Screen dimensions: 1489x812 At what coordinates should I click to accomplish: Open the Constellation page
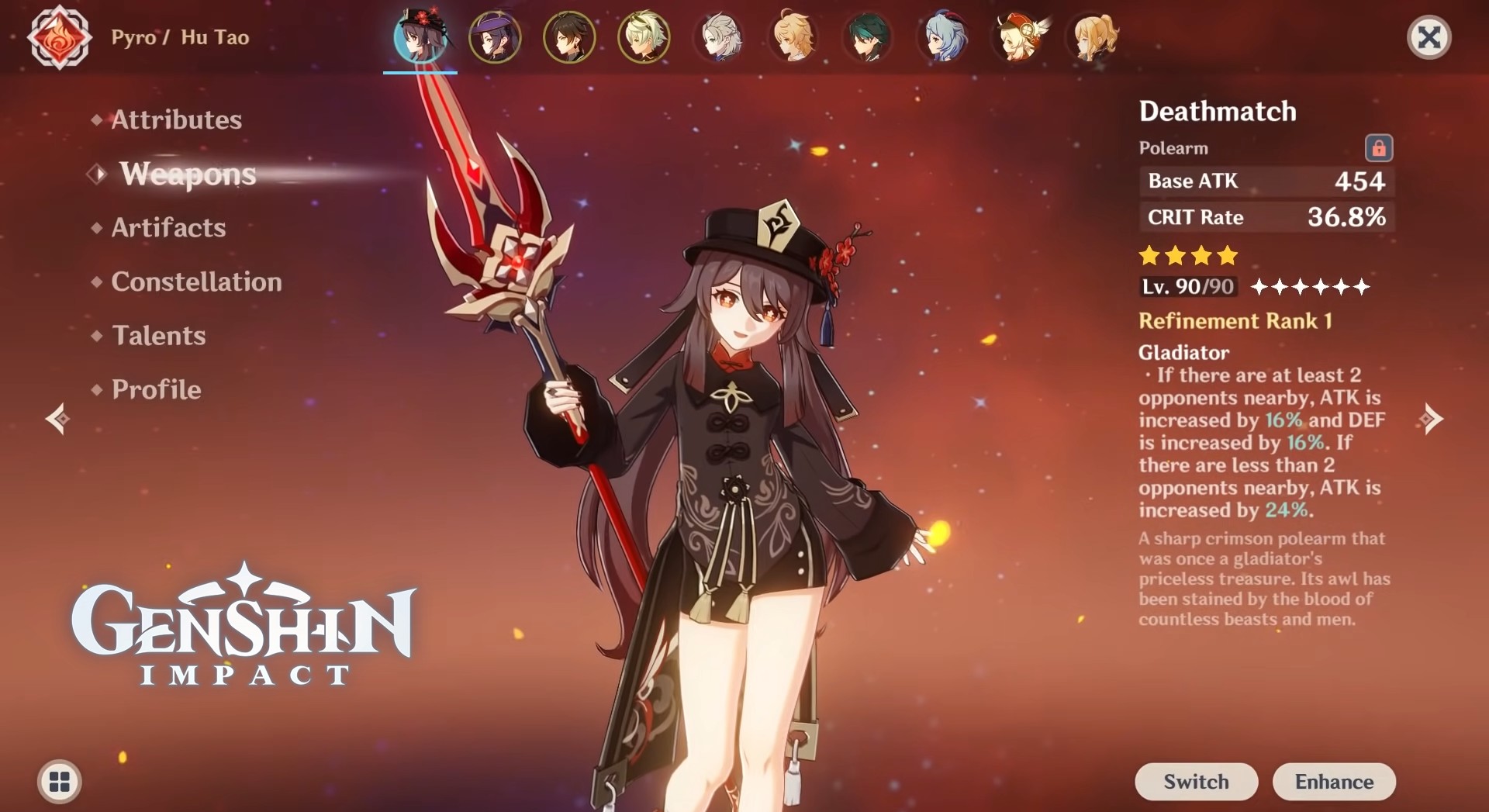tap(196, 282)
